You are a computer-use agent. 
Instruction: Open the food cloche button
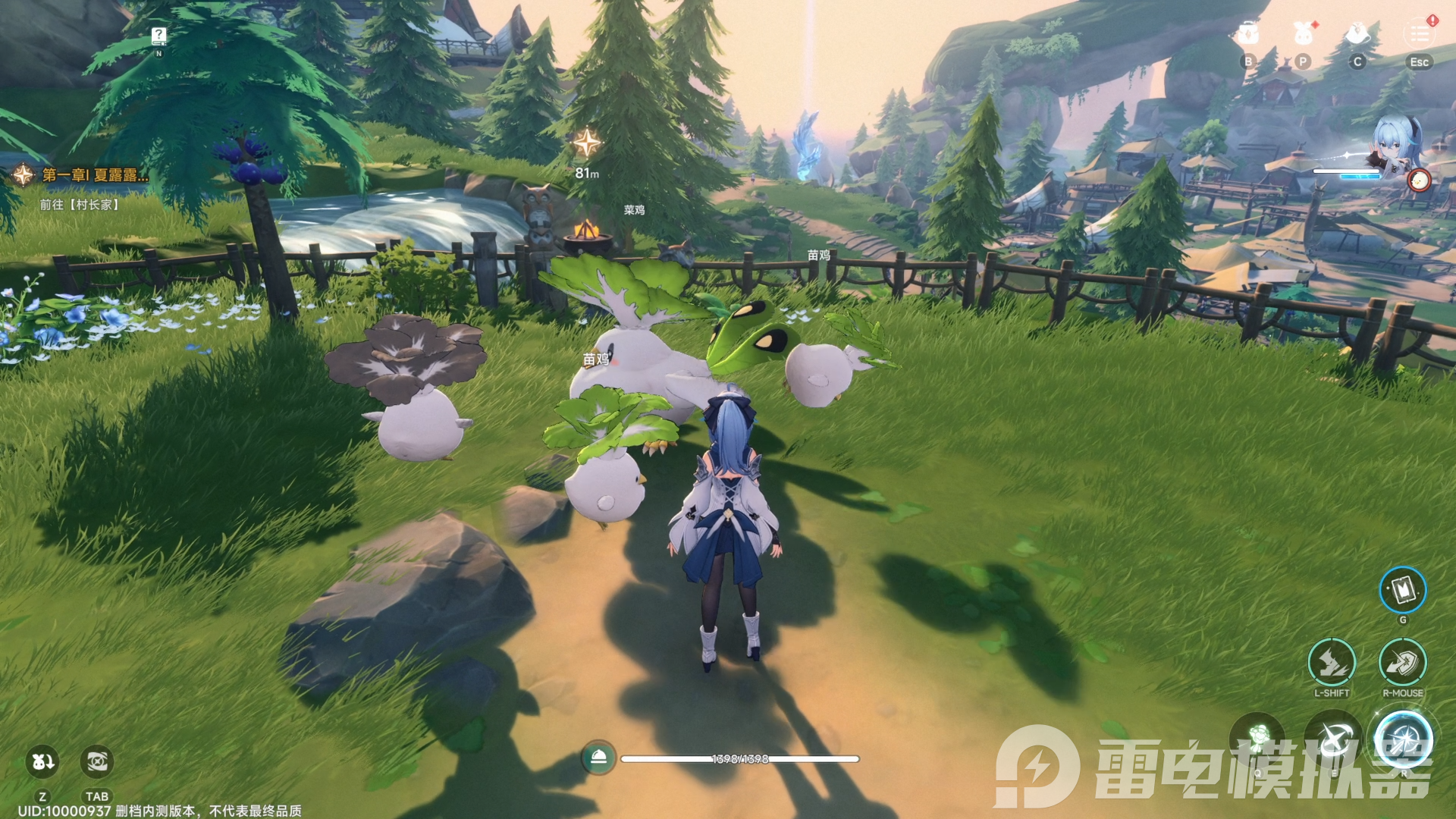598,758
